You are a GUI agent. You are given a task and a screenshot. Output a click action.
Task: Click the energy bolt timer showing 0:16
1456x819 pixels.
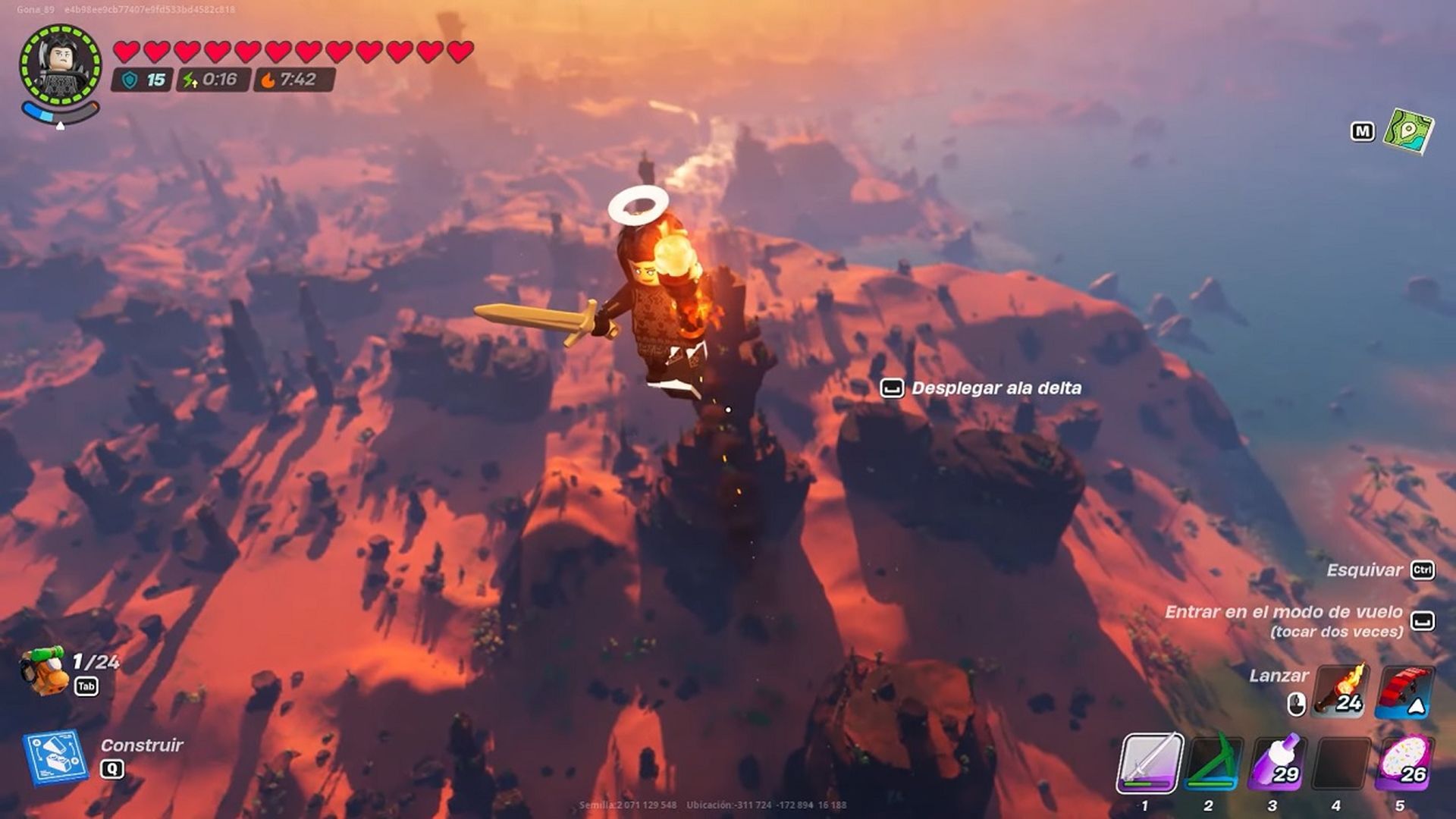click(x=209, y=77)
